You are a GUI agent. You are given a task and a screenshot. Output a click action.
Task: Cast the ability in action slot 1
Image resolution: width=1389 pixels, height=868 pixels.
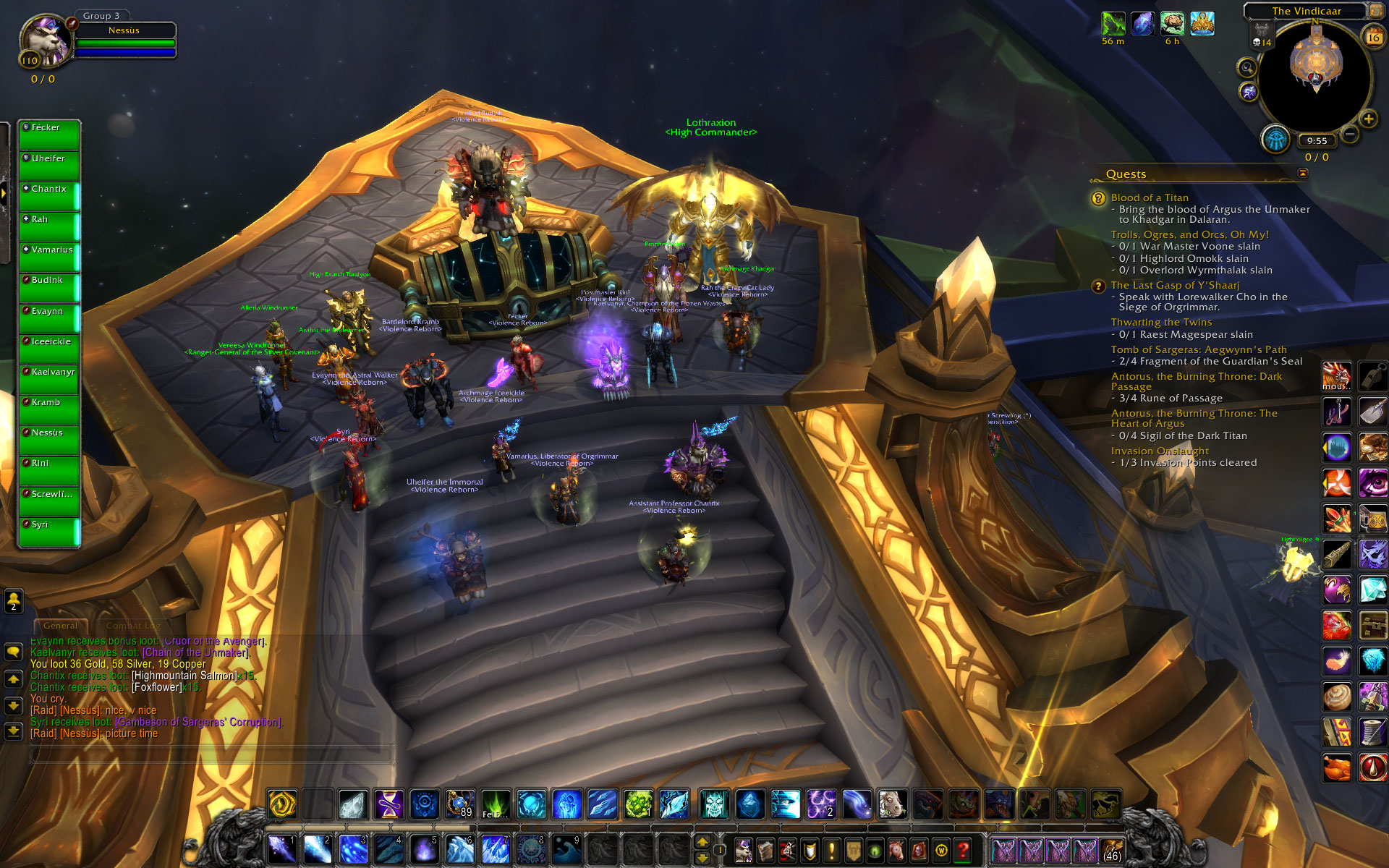[x=281, y=848]
